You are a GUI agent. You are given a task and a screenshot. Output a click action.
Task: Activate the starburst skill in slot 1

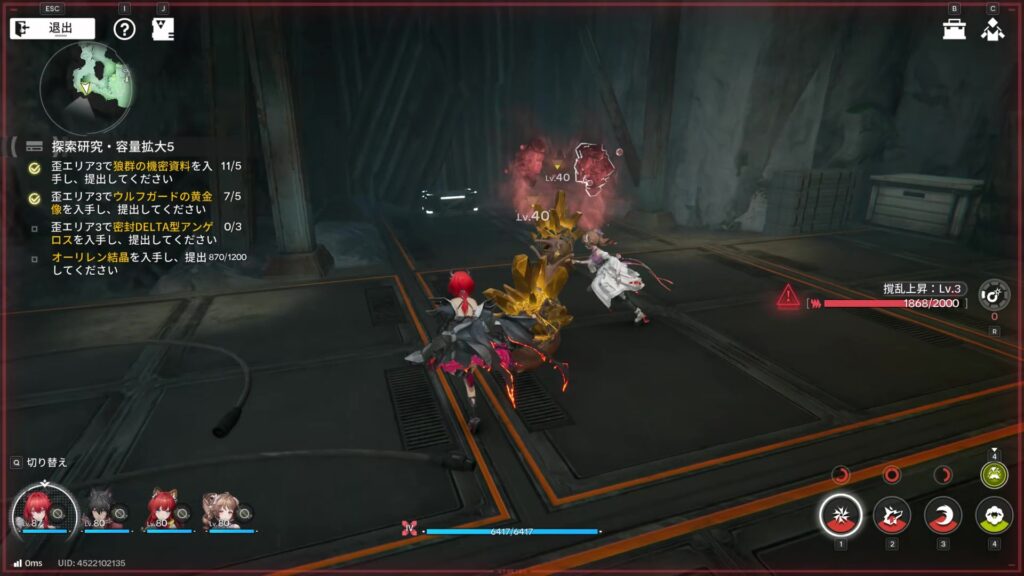pos(841,515)
